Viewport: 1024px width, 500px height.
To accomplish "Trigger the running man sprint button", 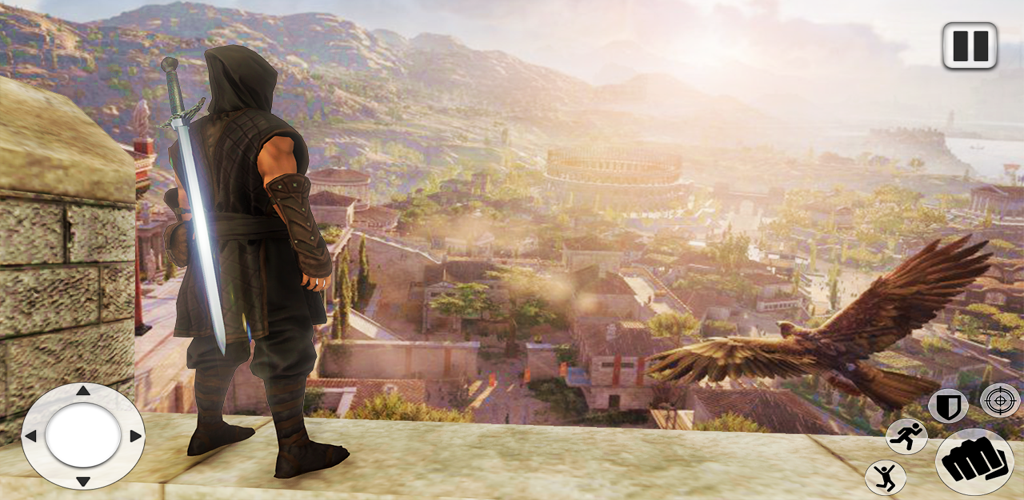I will click(x=906, y=437).
